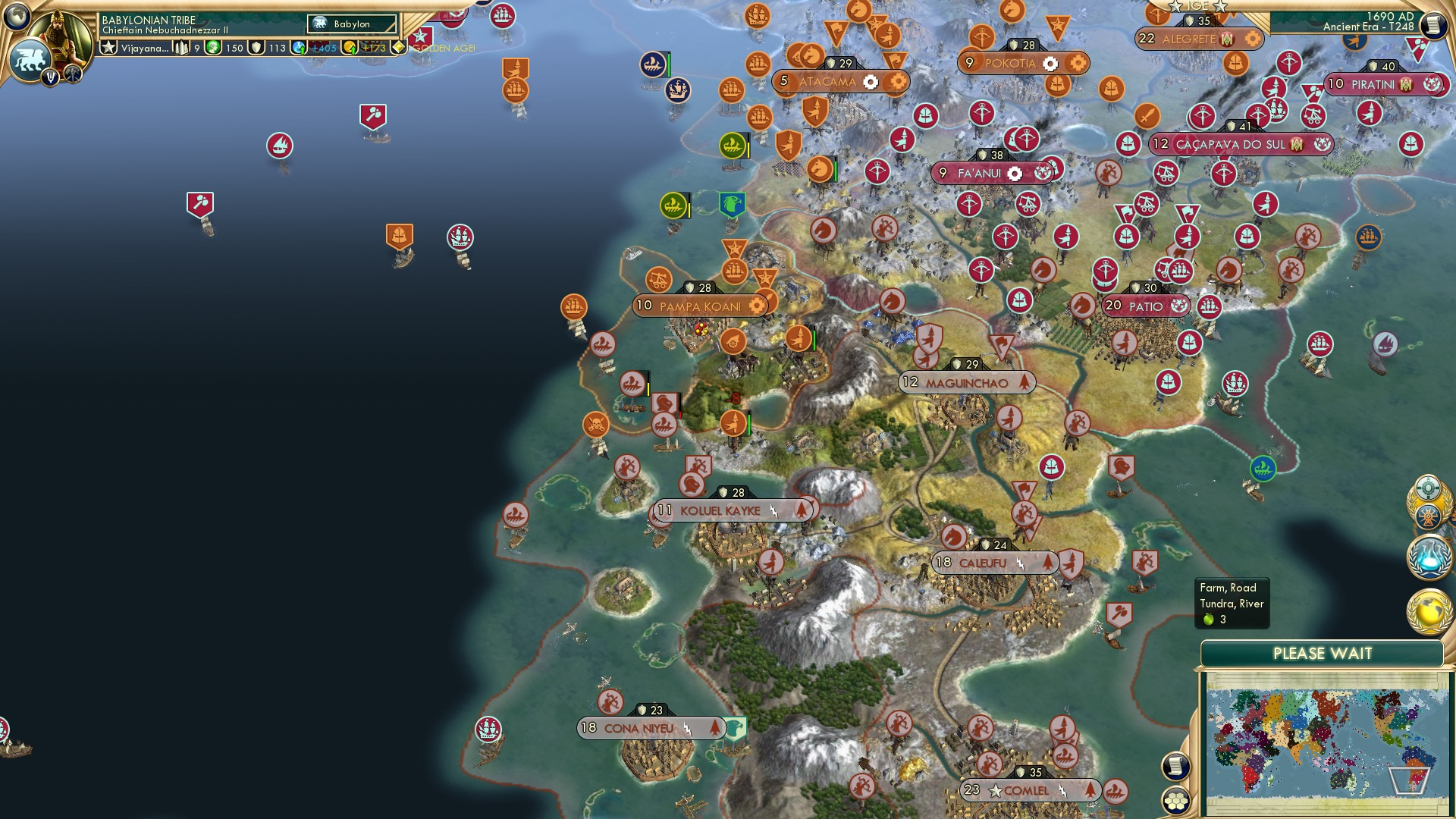
Task: Click the GOLDEN AGE! text
Action: pyautogui.click(x=444, y=47)
